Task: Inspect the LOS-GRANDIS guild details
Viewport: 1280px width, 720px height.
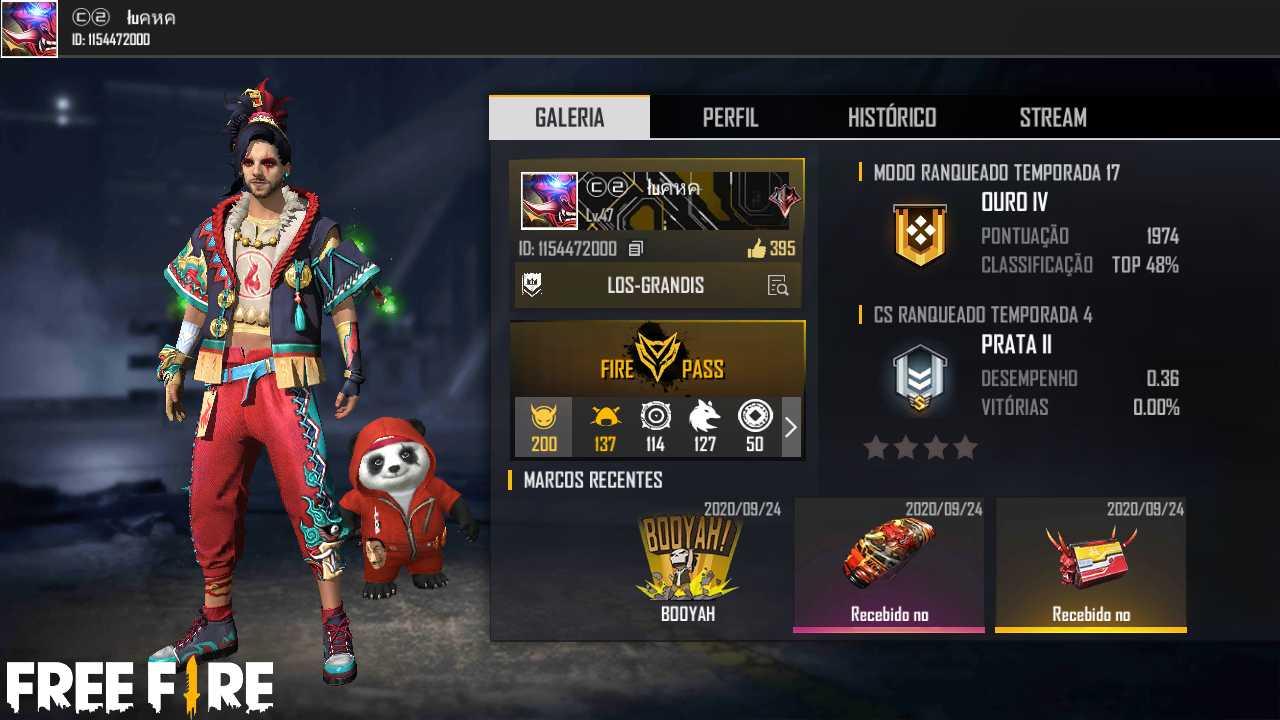Action: pyautogui.click(x=778, y=286)
